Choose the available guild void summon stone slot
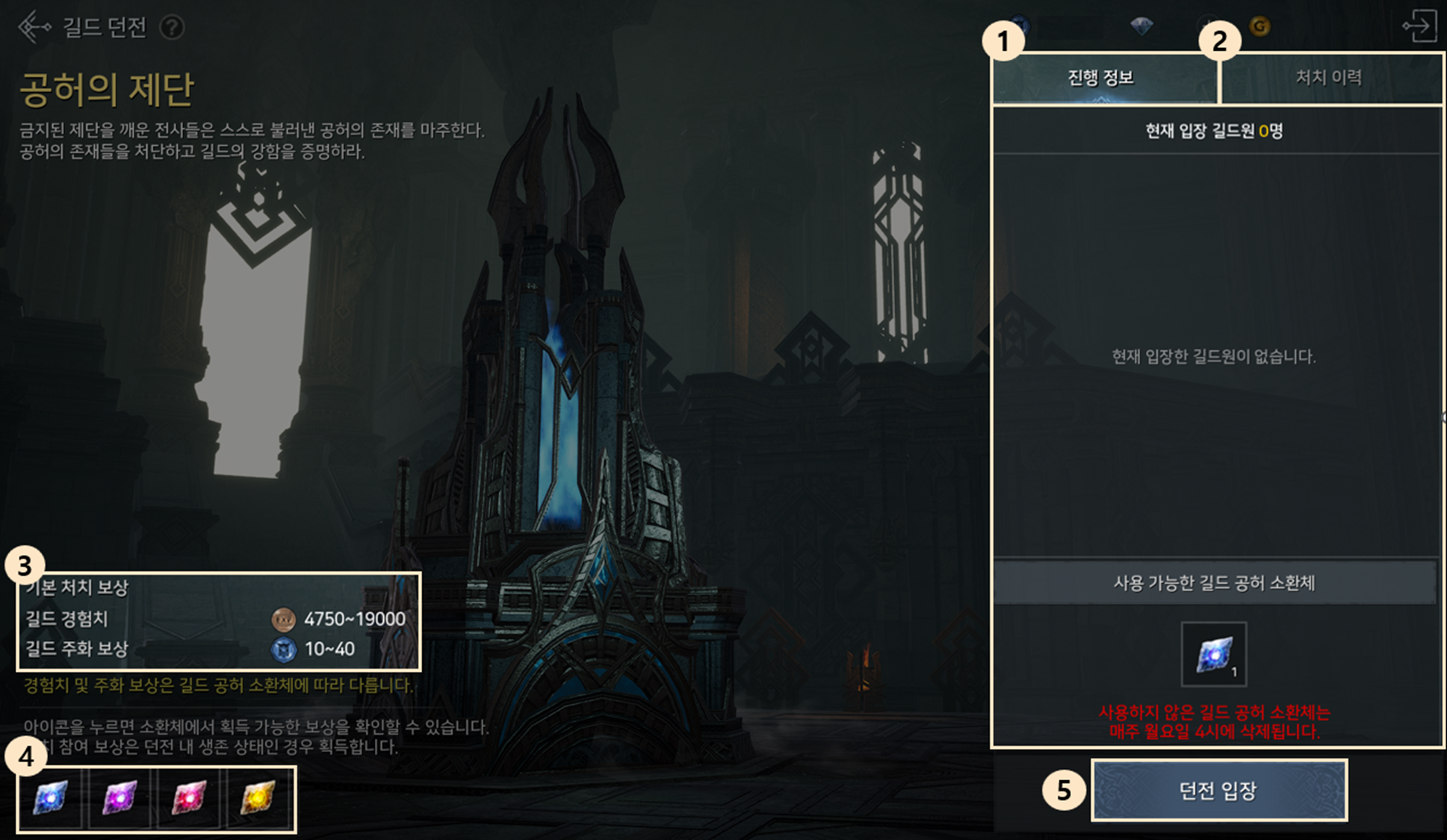Viewport: 1447px width, 840px height. [1213, 654]
